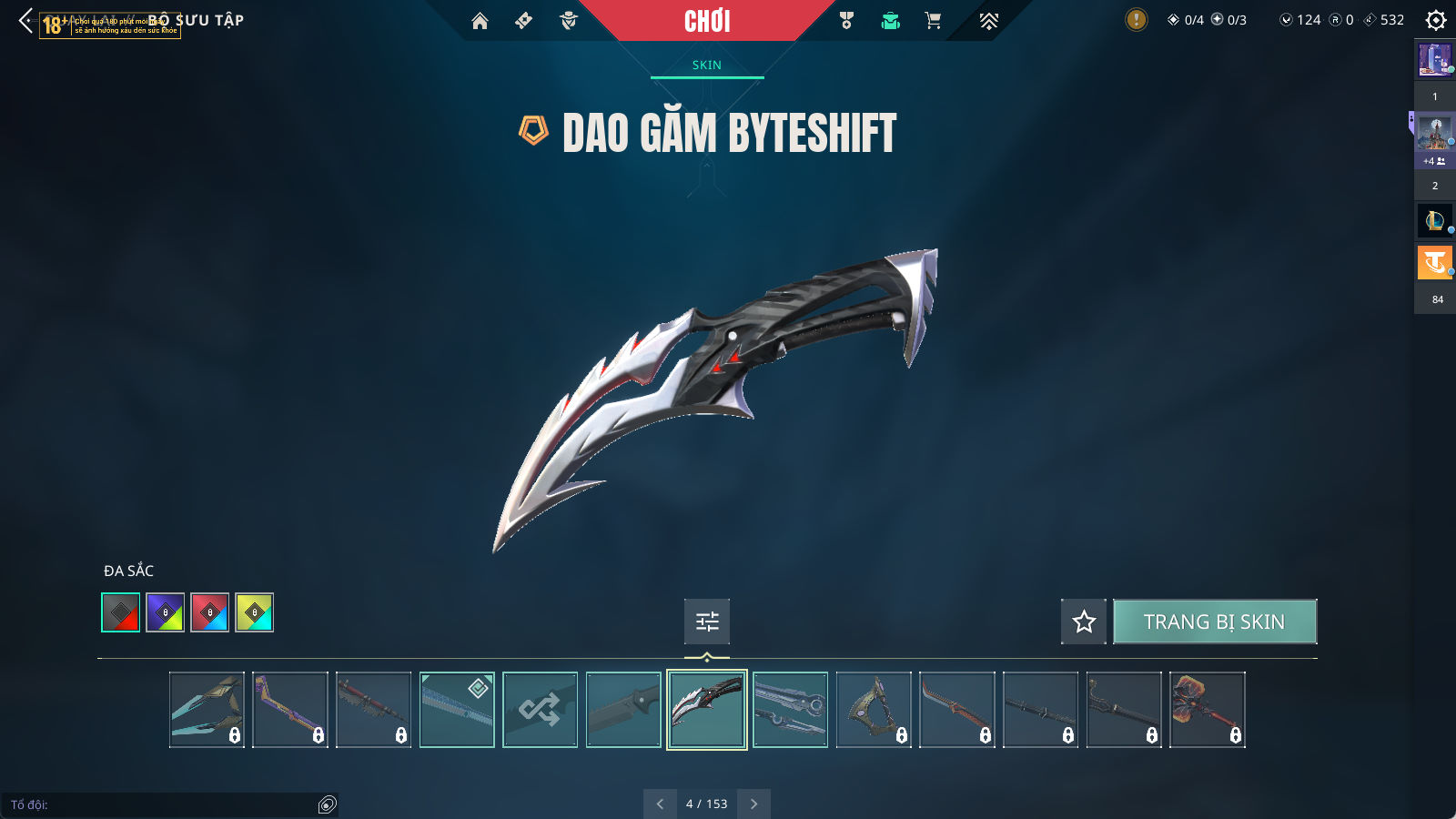Open the store shopping cart

pyautogui.click(x=933, y=21)
